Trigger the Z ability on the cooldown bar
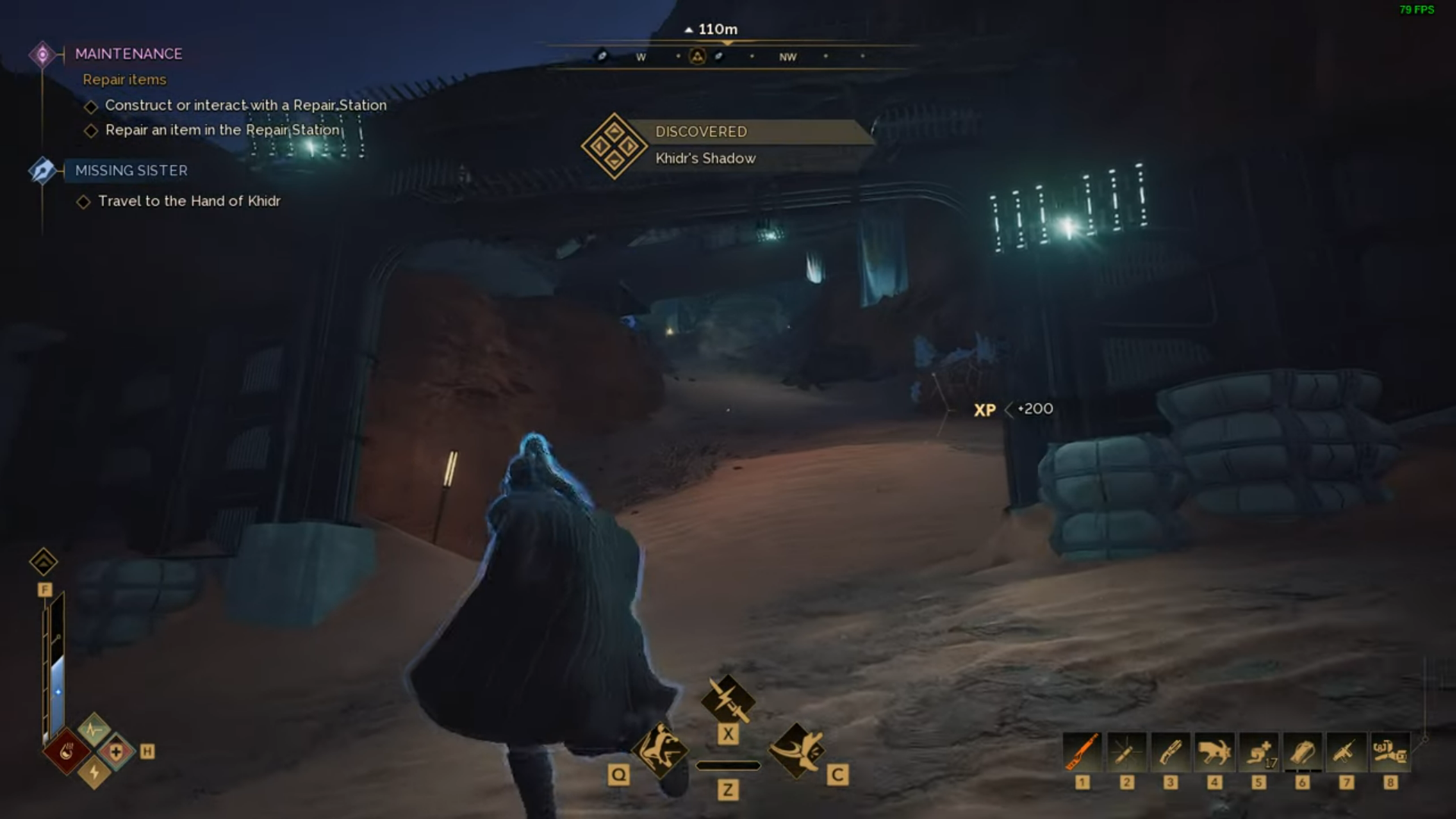 [728, 765]
